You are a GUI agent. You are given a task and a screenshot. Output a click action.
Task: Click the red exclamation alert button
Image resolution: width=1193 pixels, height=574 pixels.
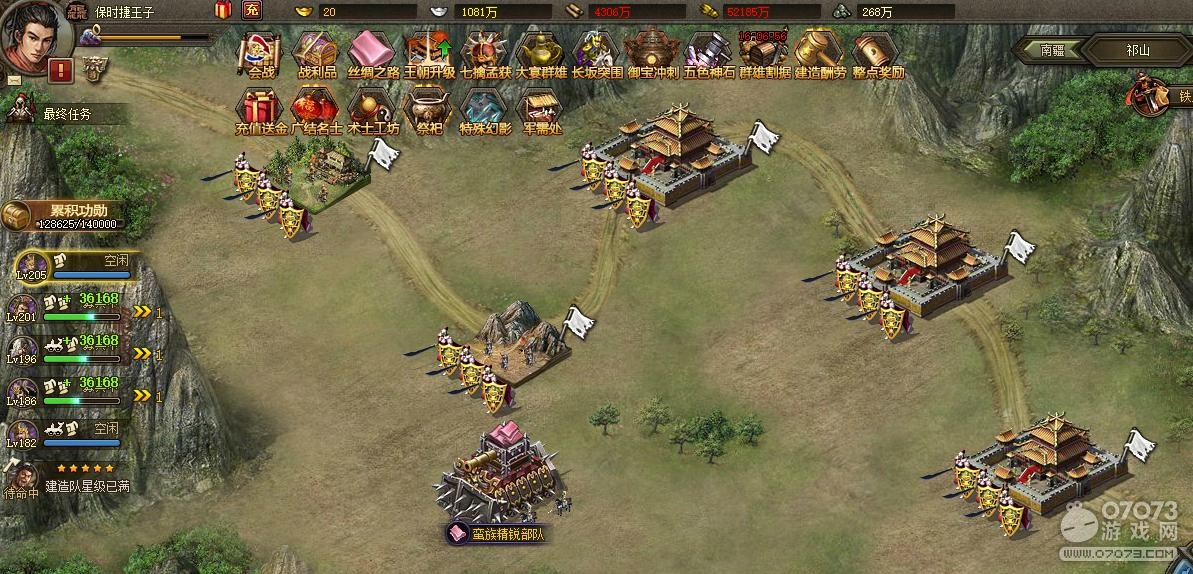[x=61, y=70]
